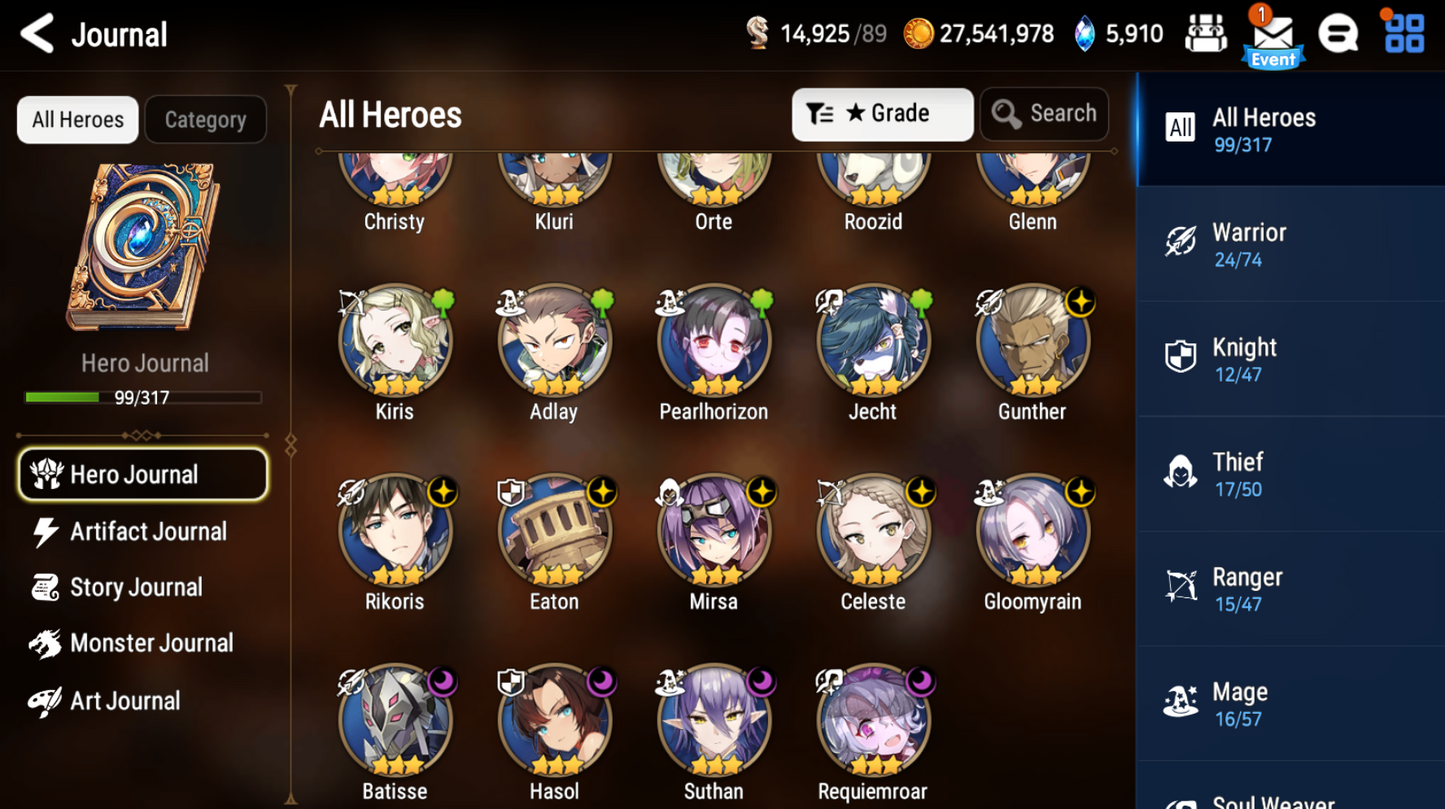This screenshot has width=1445, height=809.
Task: Select the All Heroes filter toggle
Action: pyautogui.click(x=77, y=119)
